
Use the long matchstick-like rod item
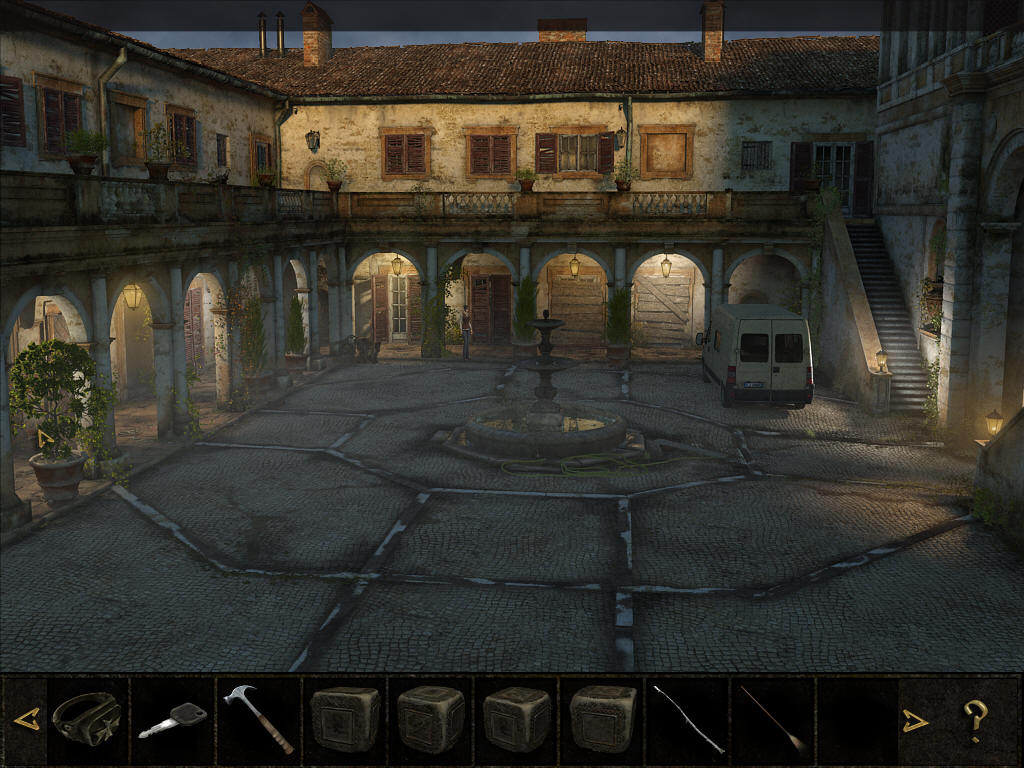pos(774,719)
